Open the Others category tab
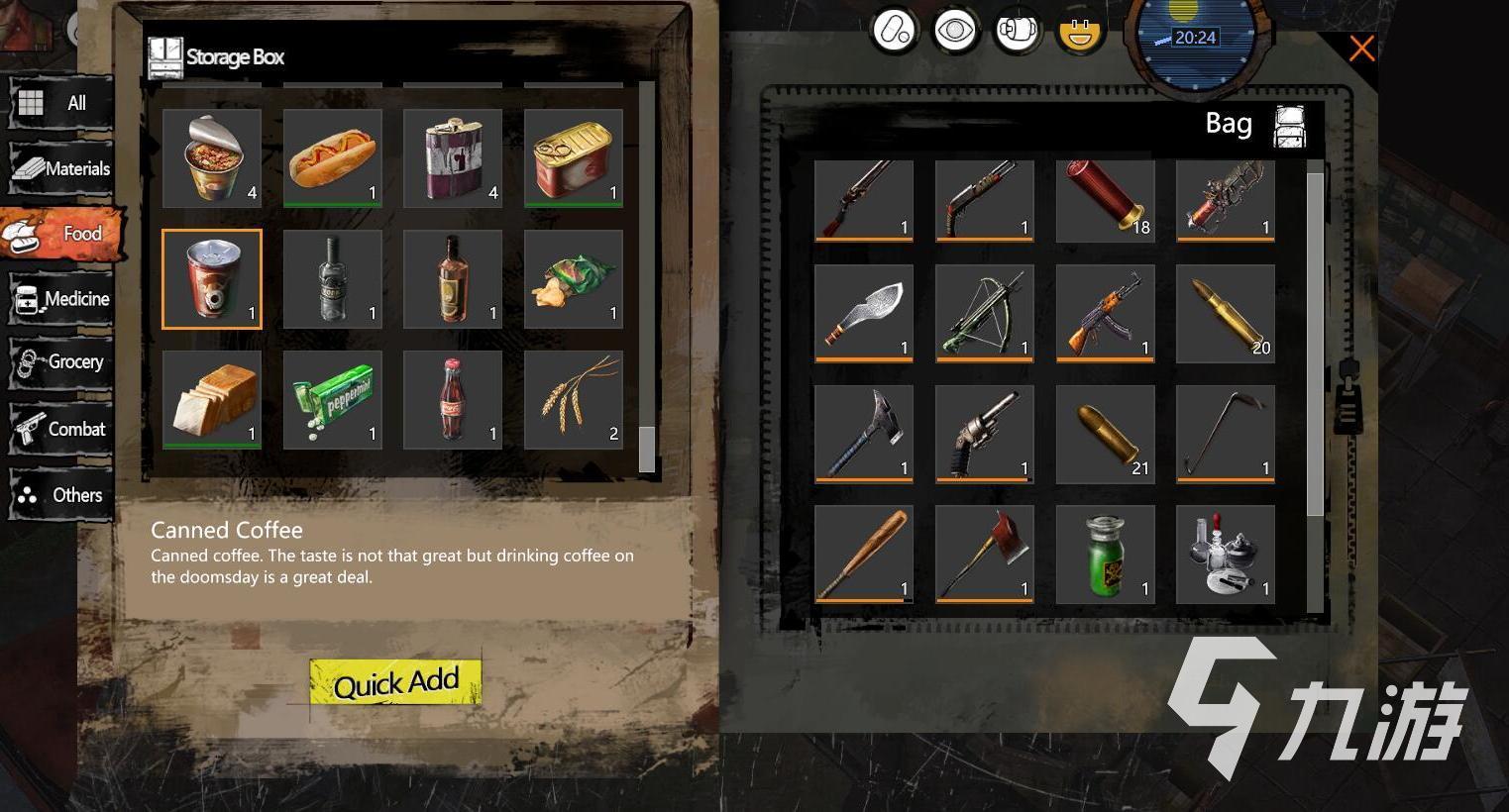This screenshot has width=1509, height=812. coord(60,495)
